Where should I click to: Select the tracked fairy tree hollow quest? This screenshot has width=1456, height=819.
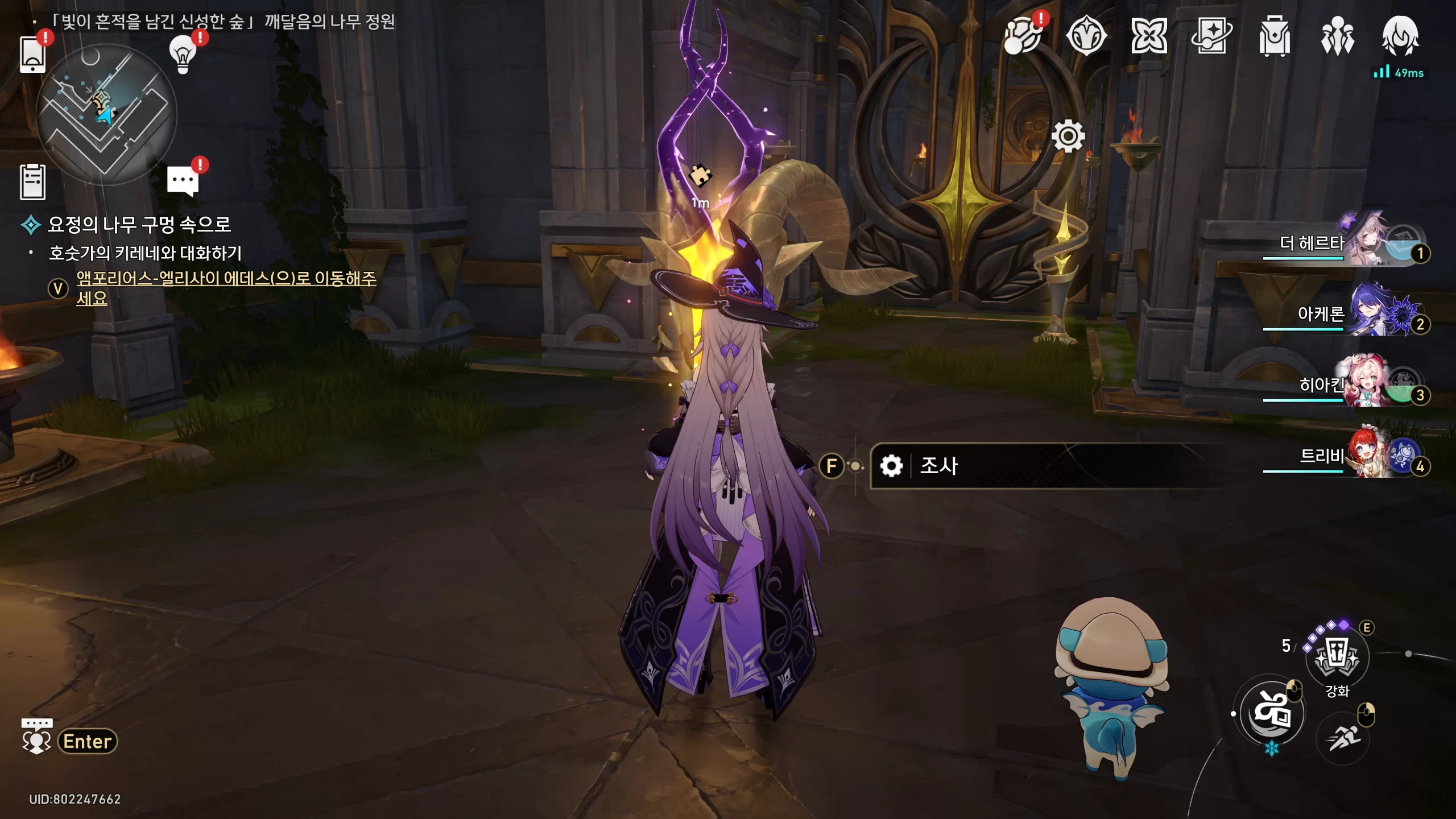[x=139, y=225]
